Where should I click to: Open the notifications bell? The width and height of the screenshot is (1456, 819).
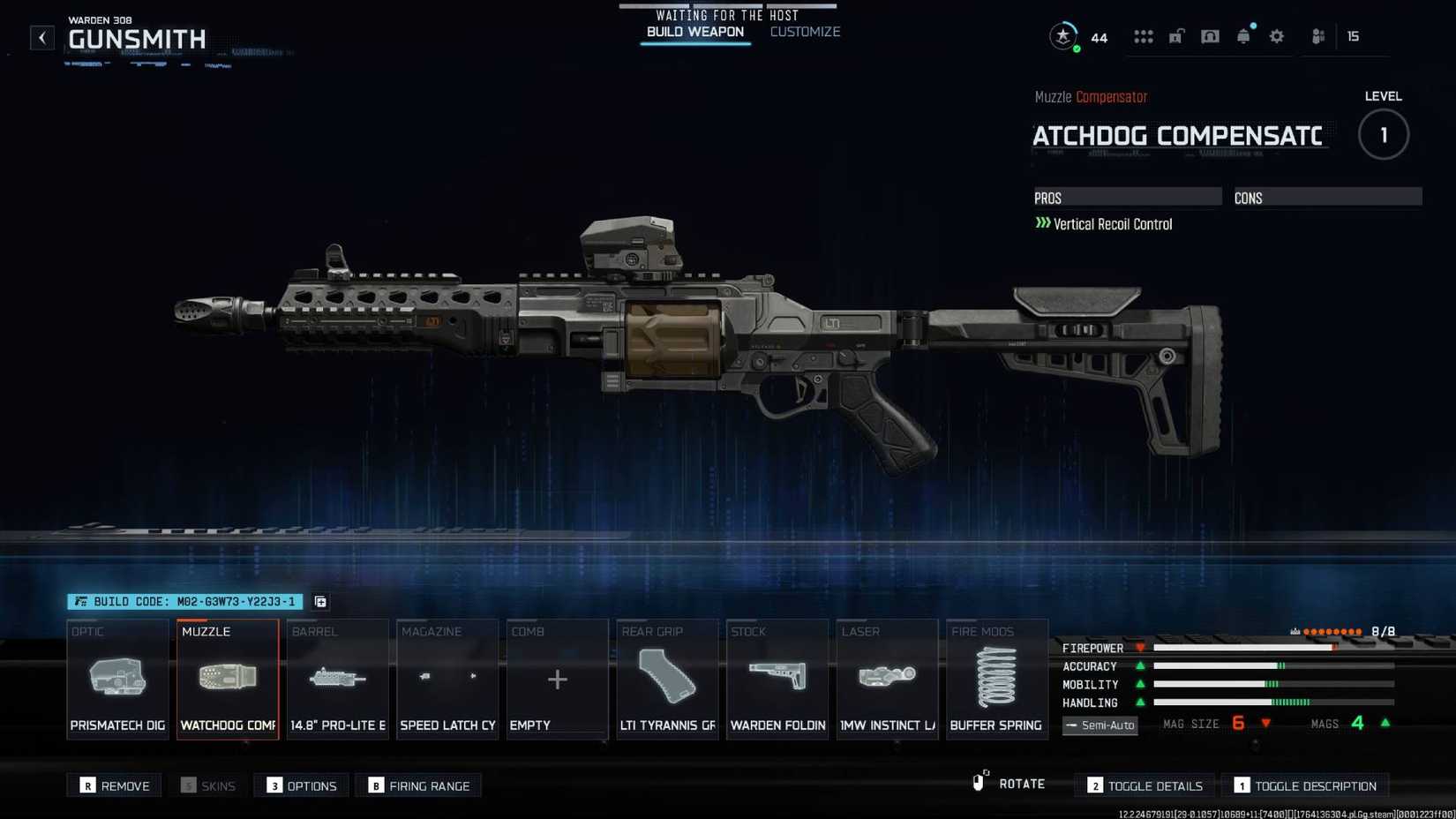1243,36
